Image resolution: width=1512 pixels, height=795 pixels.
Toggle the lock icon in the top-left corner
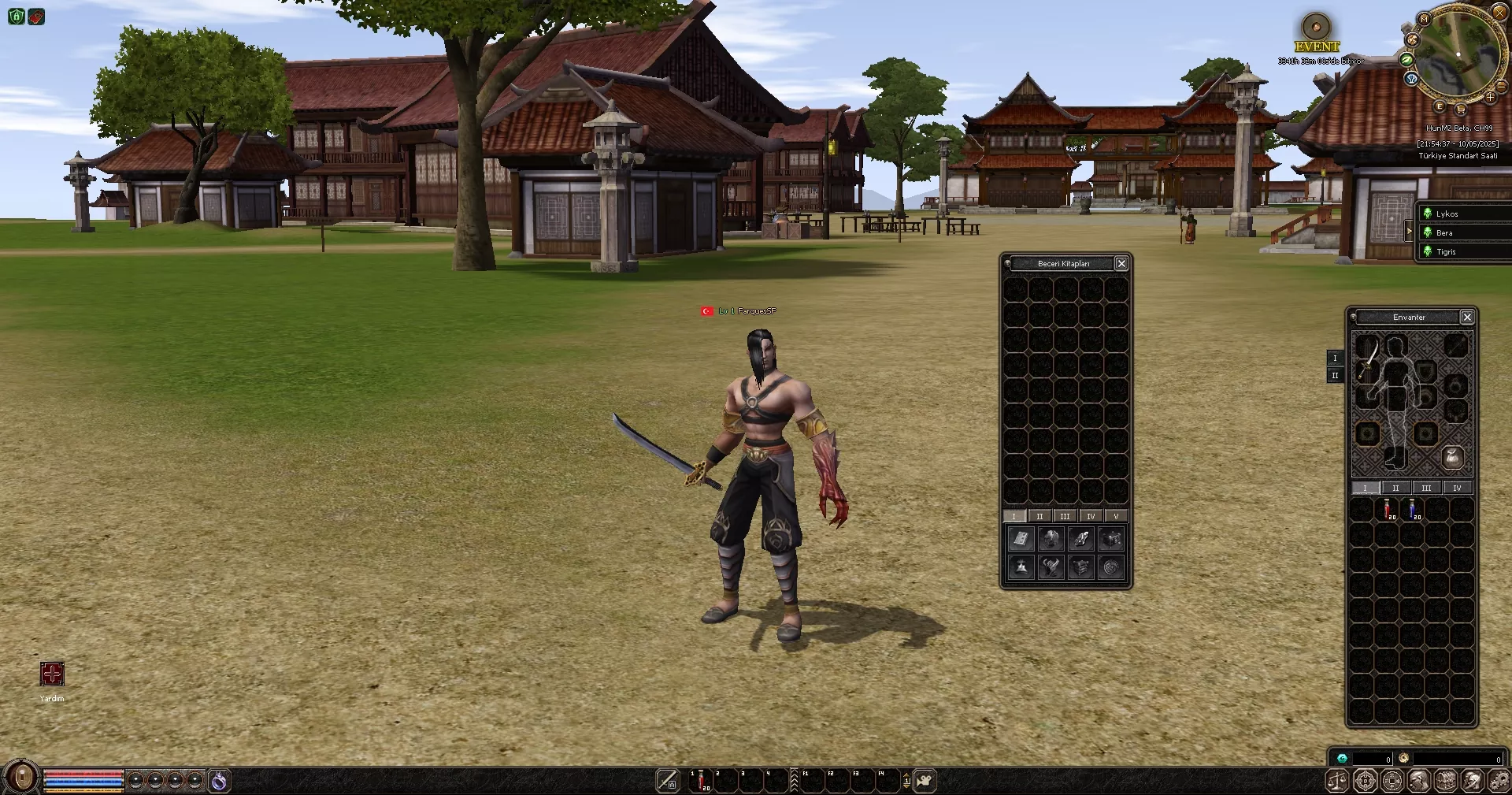coord(14,17)
